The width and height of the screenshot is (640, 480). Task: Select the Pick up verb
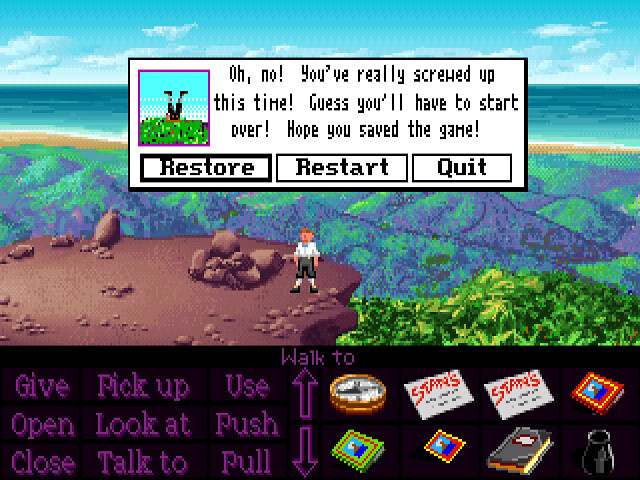point(144,386)
